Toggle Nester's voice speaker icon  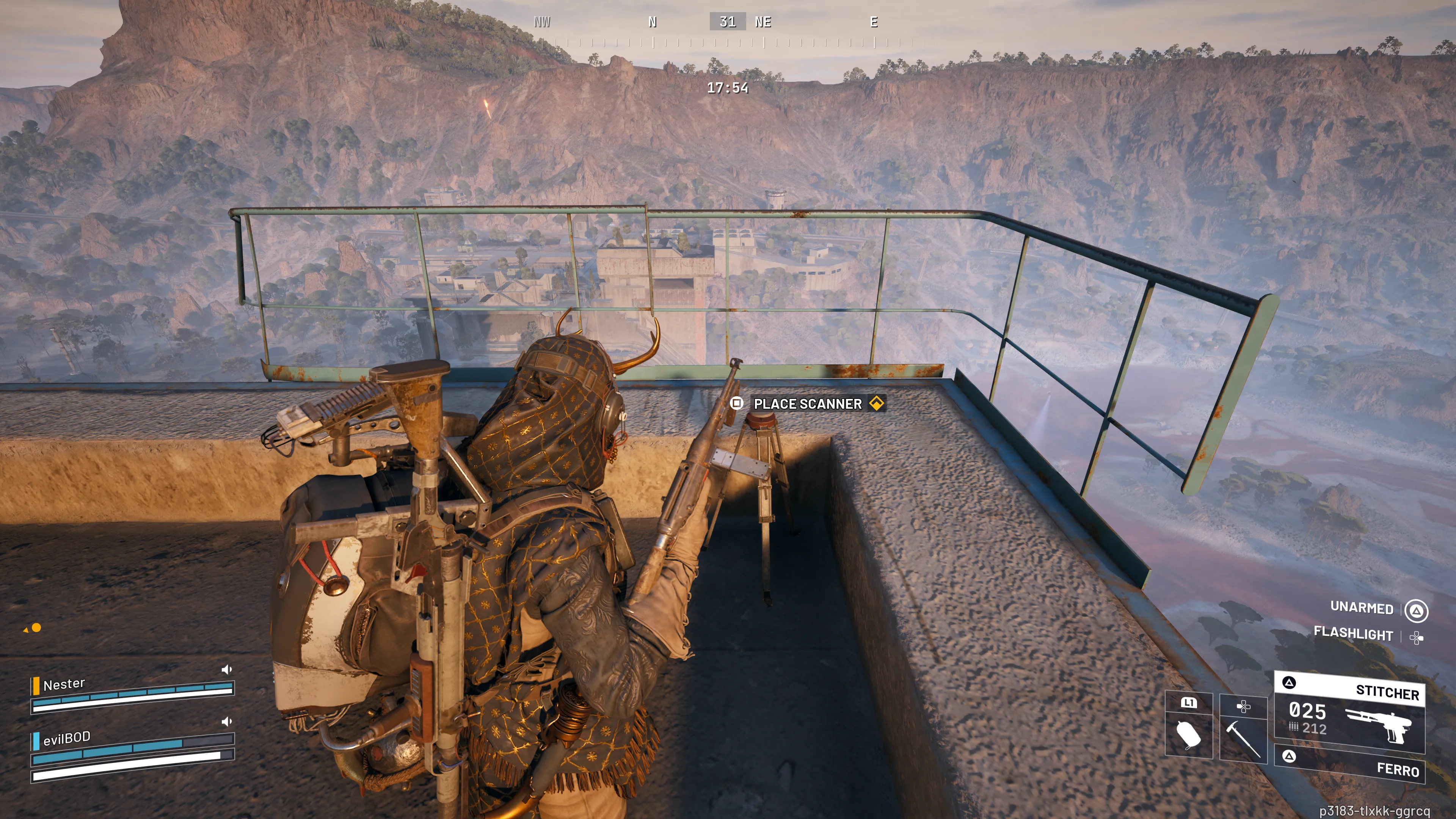[227, 670]
